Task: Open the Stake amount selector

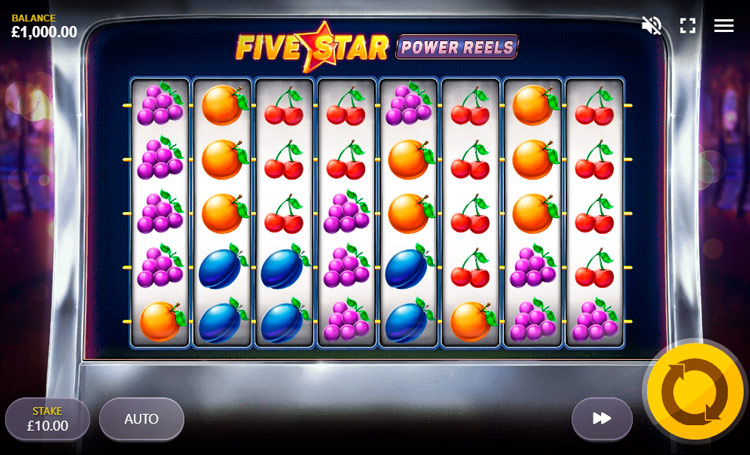Action: [x=47, y=419]
